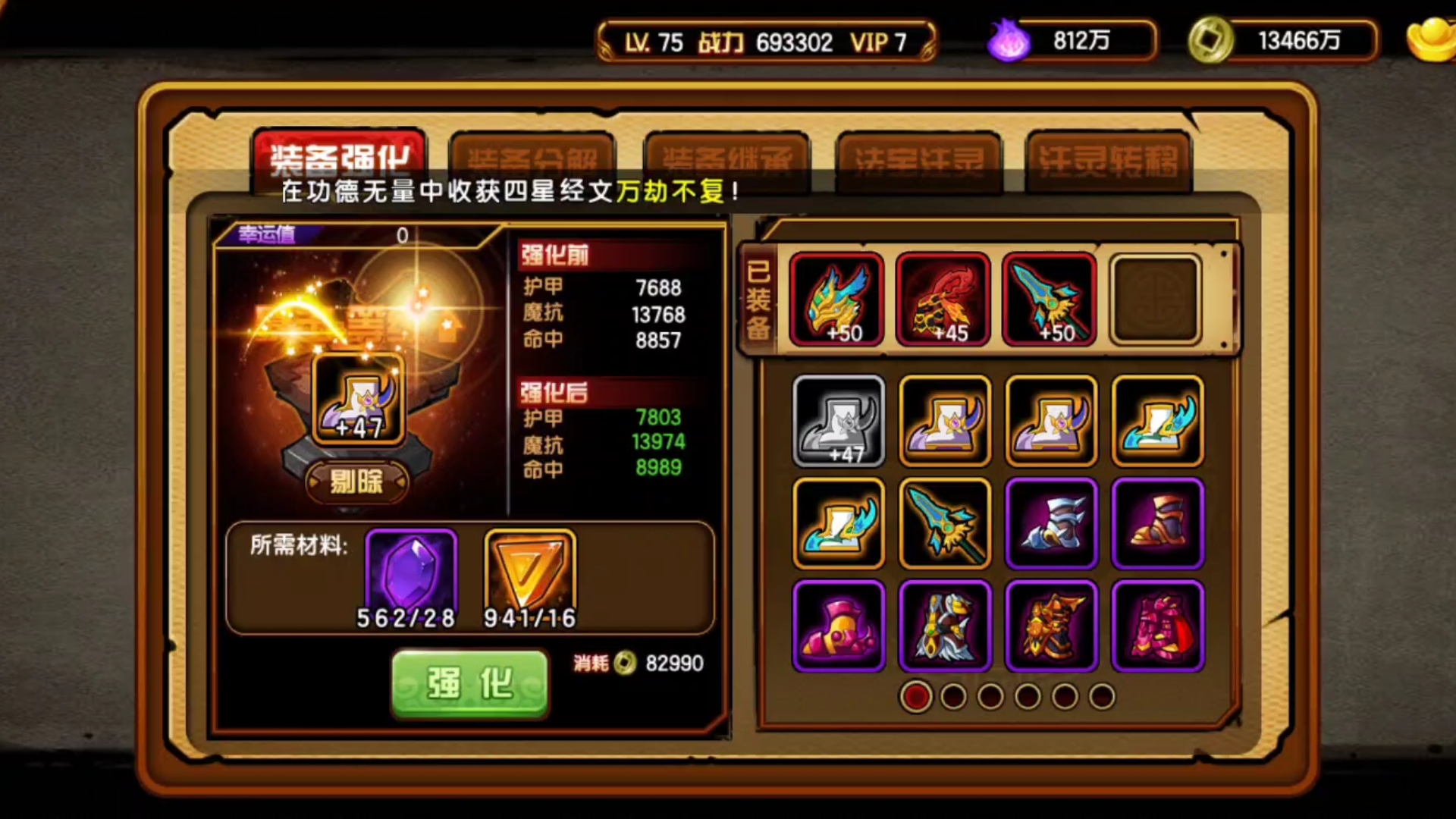Select the equipped +45 red dragon armor
The width and height of the screenshot is (1456, 819).
pos(943,300)
